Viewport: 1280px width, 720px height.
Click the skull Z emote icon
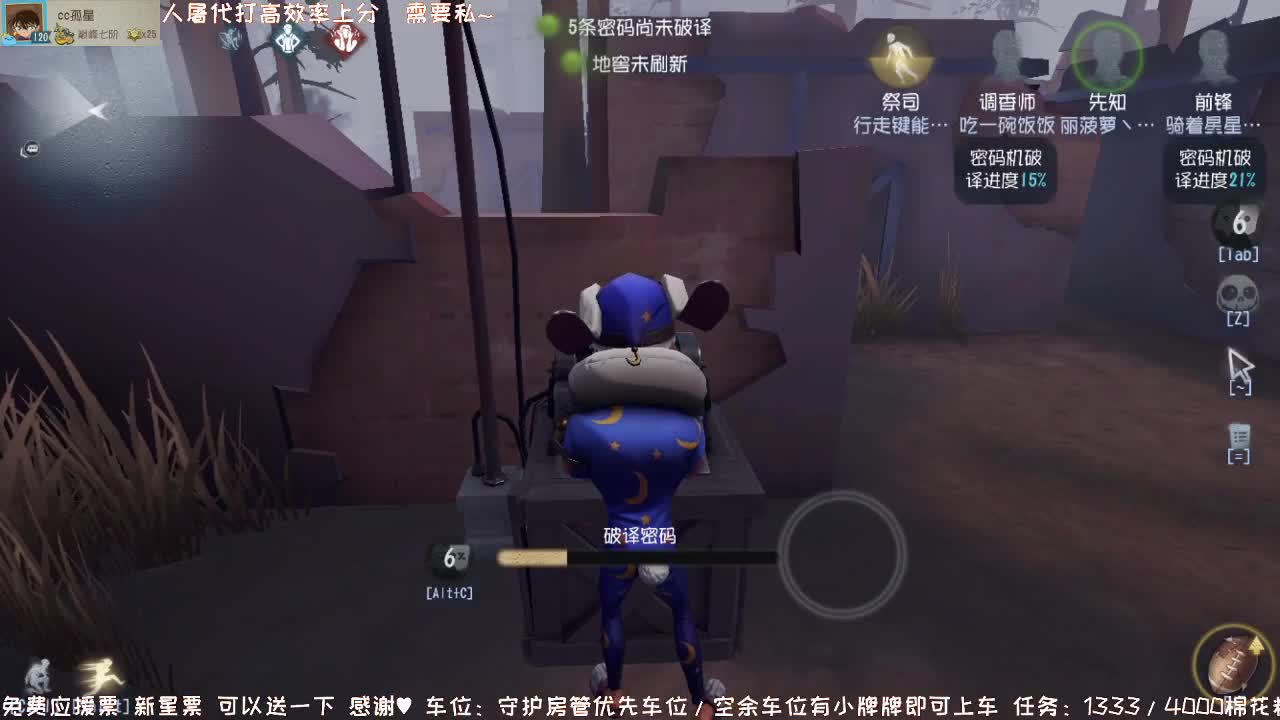[1240, 295]
